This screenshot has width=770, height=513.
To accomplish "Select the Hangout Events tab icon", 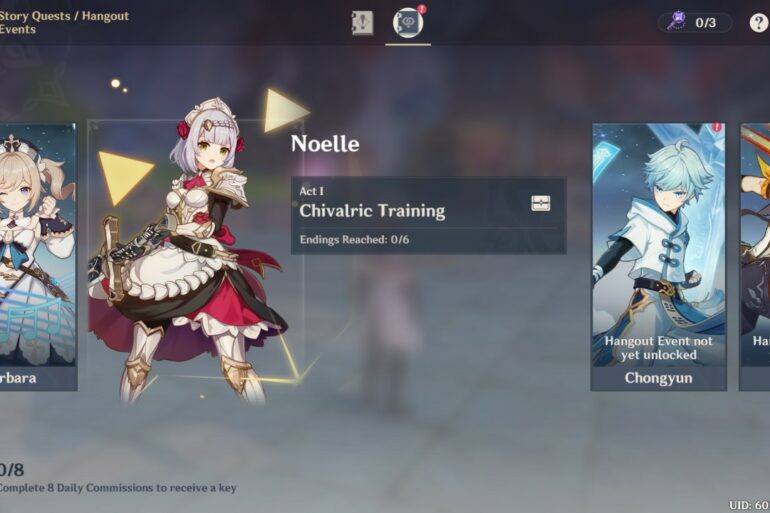I will coord(408,22).
